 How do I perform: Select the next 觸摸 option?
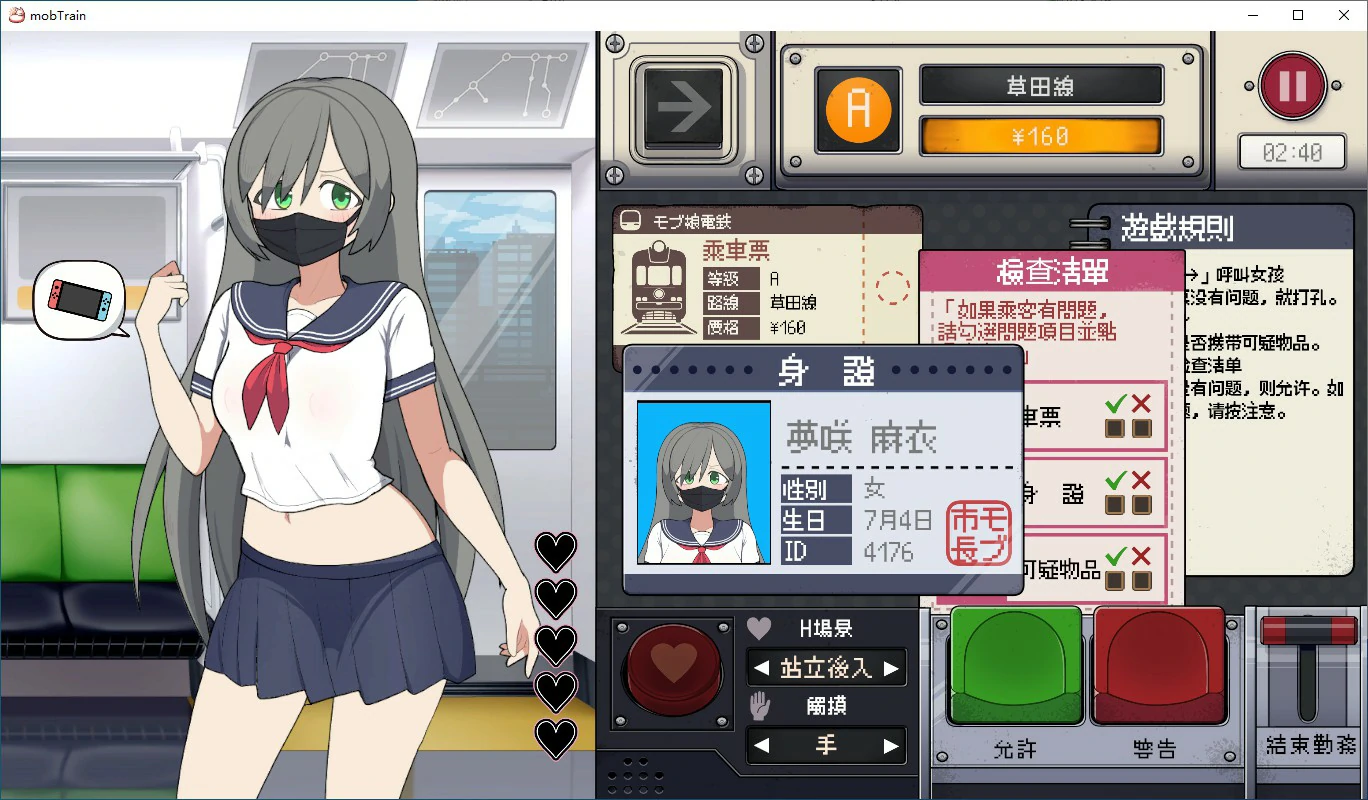pyautogui.click(x=891, y=745)
